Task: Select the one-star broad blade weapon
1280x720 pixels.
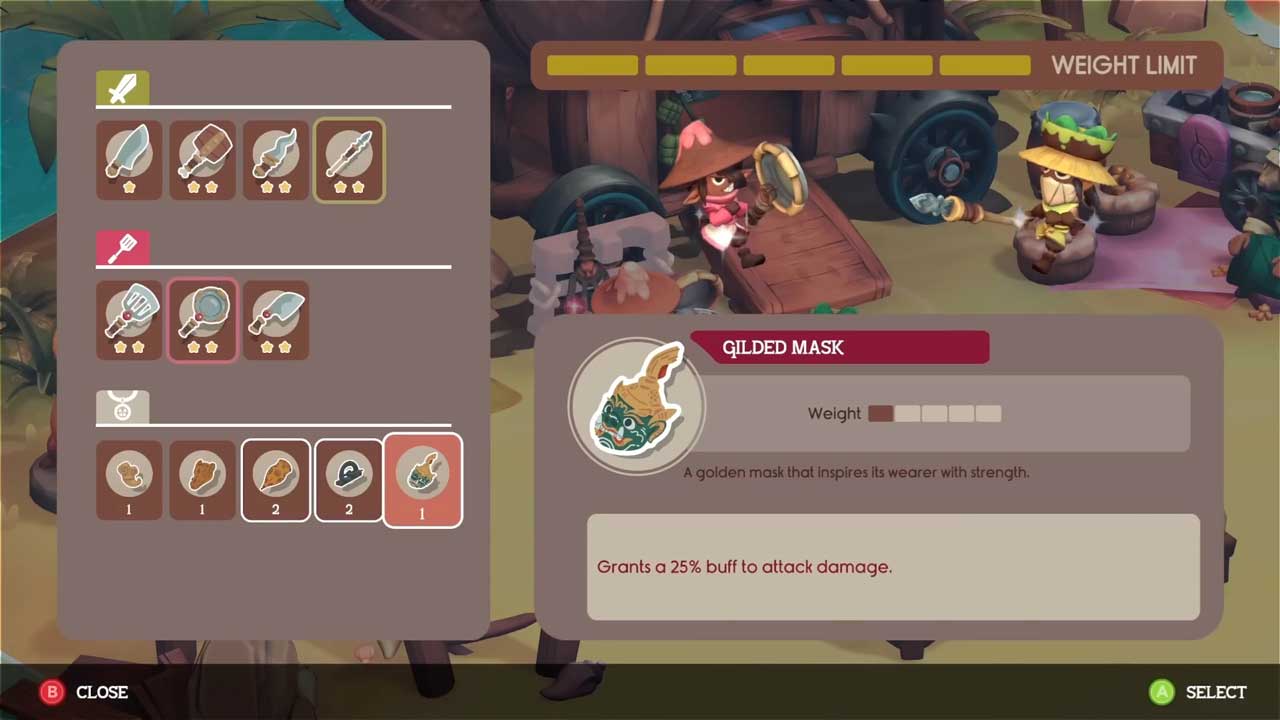Action: (x=129, y=160)
